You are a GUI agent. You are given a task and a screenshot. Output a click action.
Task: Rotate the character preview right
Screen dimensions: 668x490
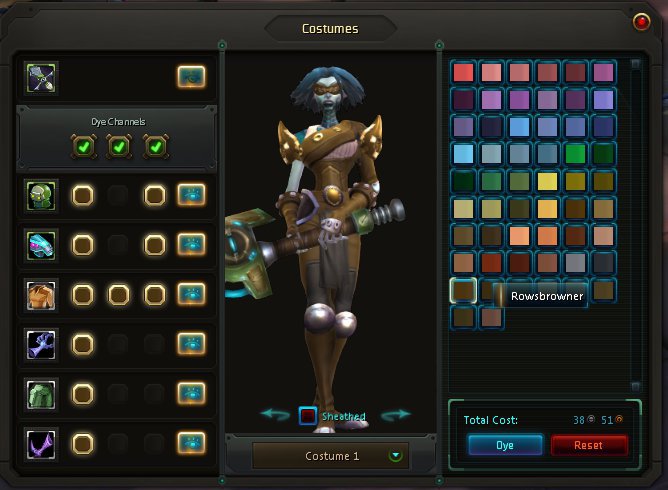click(x=396, y=415)
